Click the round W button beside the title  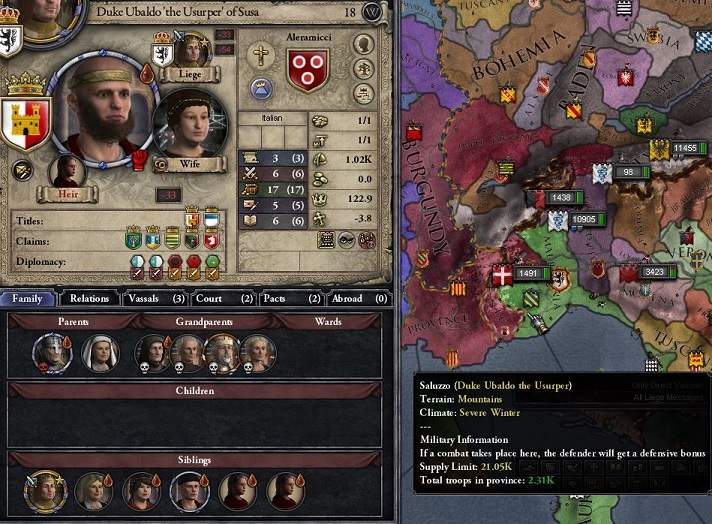point(373,12)
